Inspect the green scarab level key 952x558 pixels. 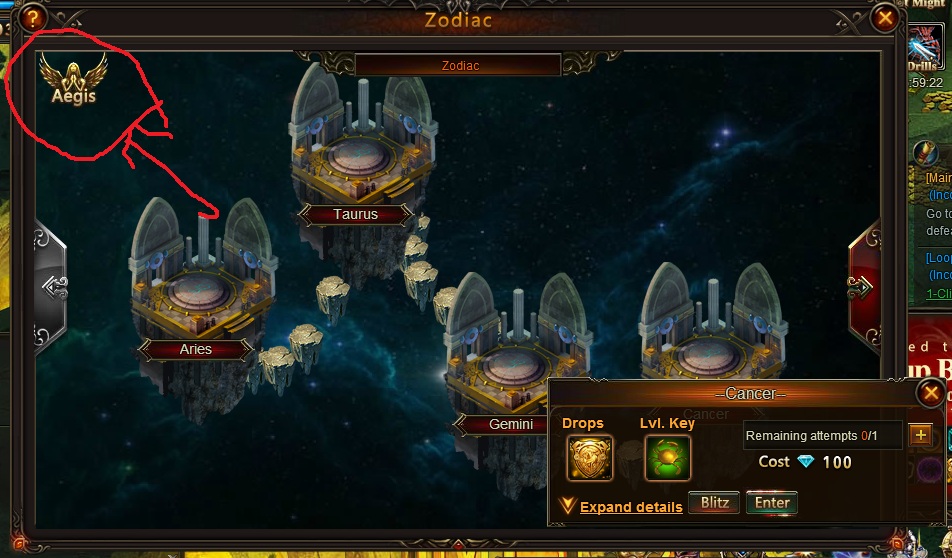coord(667,458)
